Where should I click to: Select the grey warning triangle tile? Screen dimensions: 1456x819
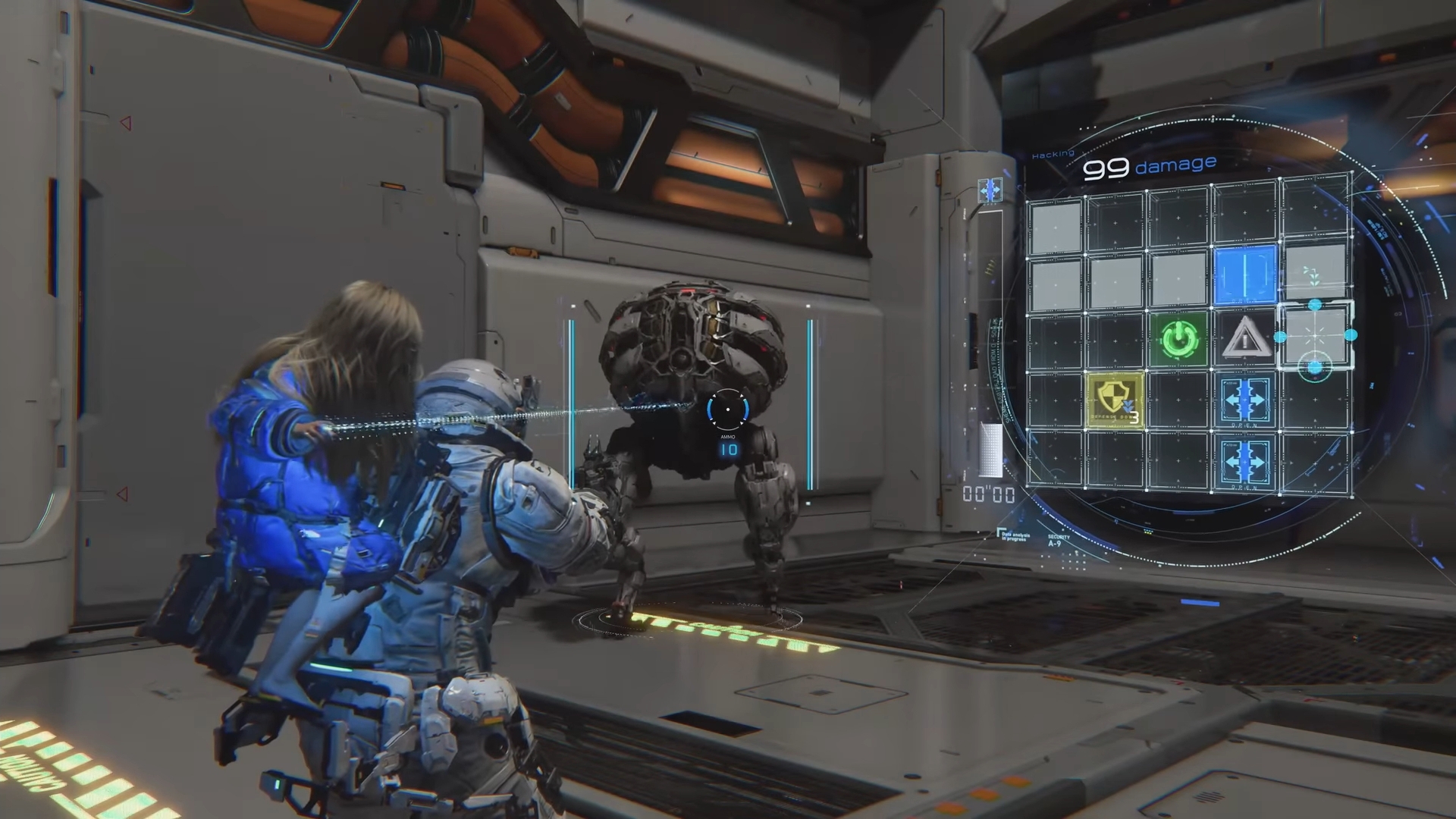pyautogui.click(x=1244, y=339)
